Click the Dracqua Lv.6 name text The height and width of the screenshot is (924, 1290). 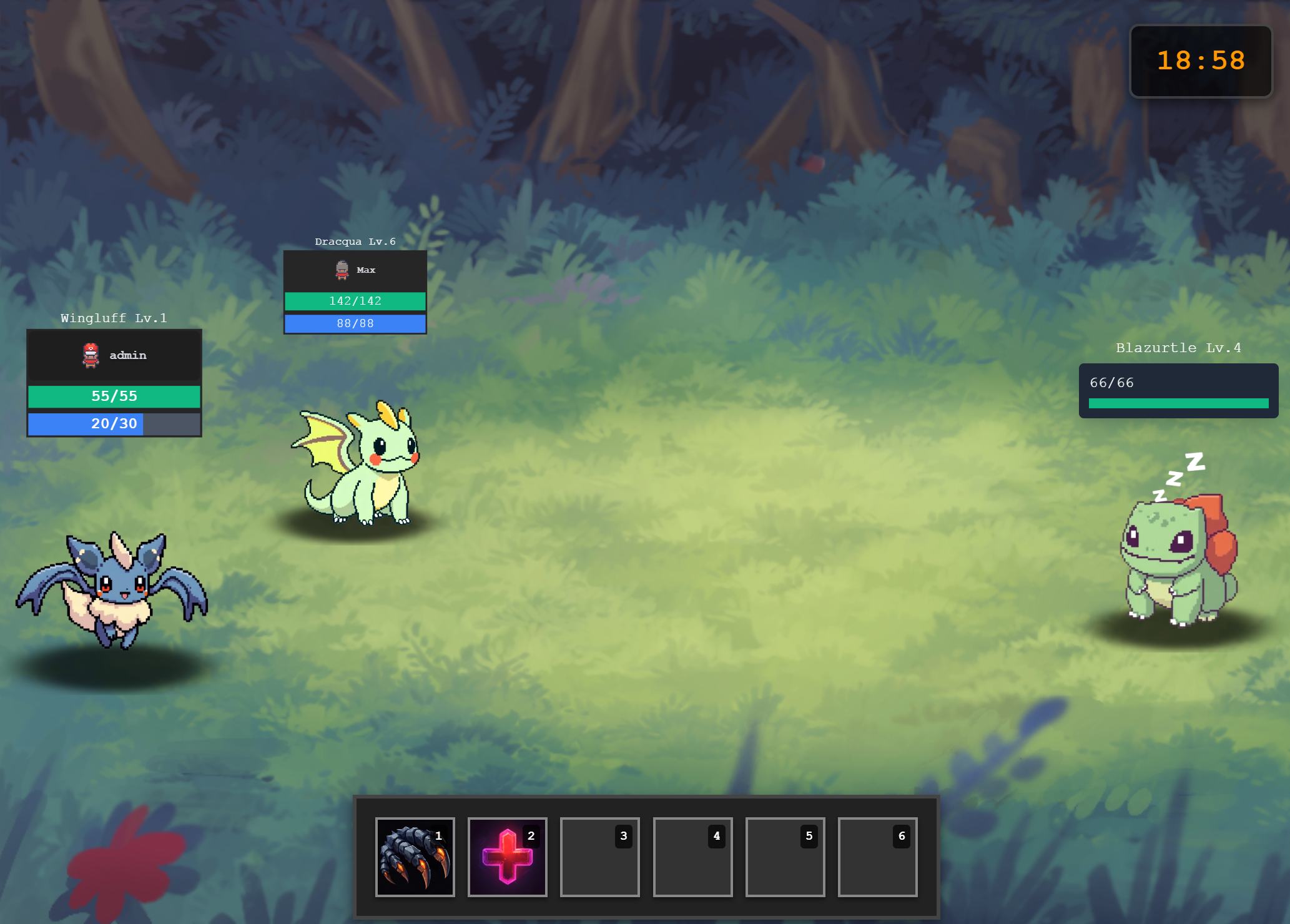[355, 241]
